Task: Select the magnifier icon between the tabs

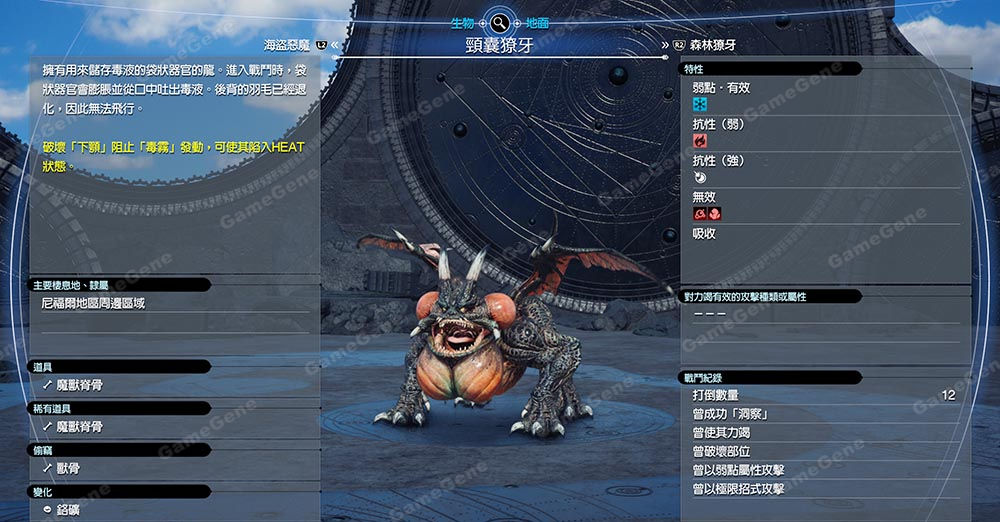Action: (x=500, y=22)
